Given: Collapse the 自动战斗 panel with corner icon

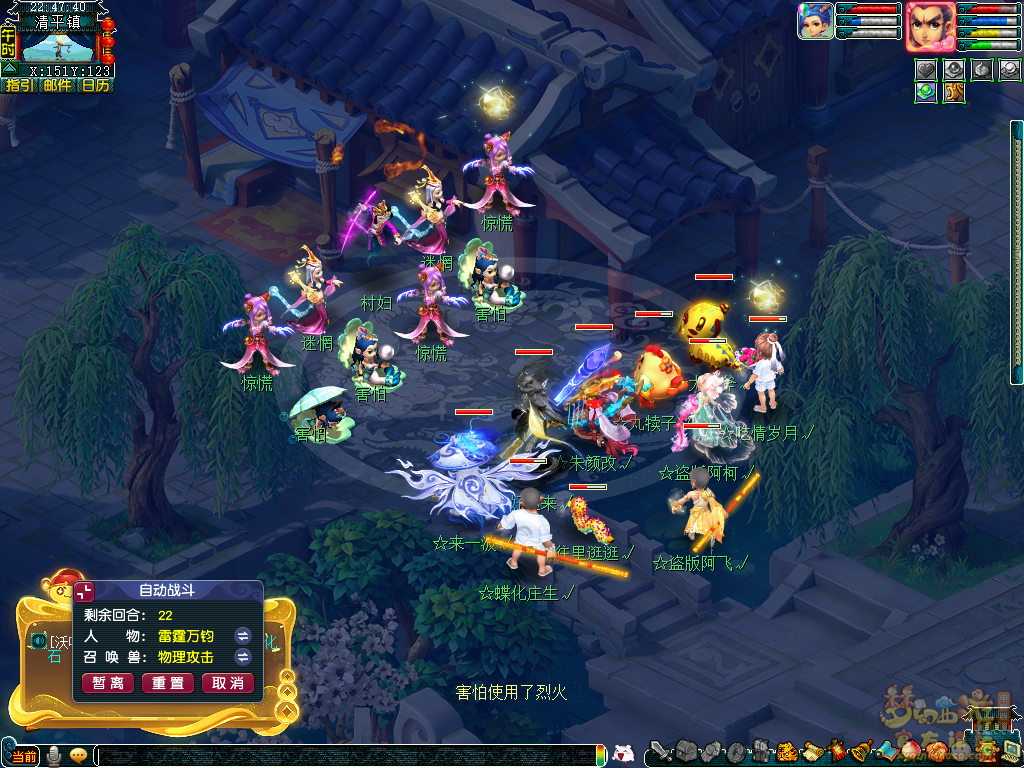Looking at the screenshot, I should click(x=85, y=592).
